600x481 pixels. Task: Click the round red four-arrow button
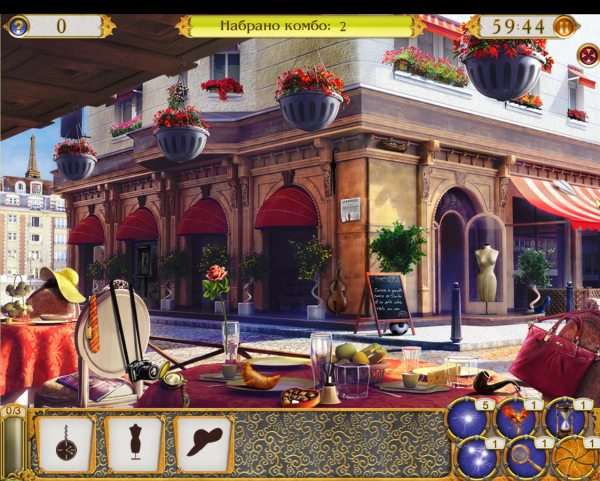tap(587, 55)
